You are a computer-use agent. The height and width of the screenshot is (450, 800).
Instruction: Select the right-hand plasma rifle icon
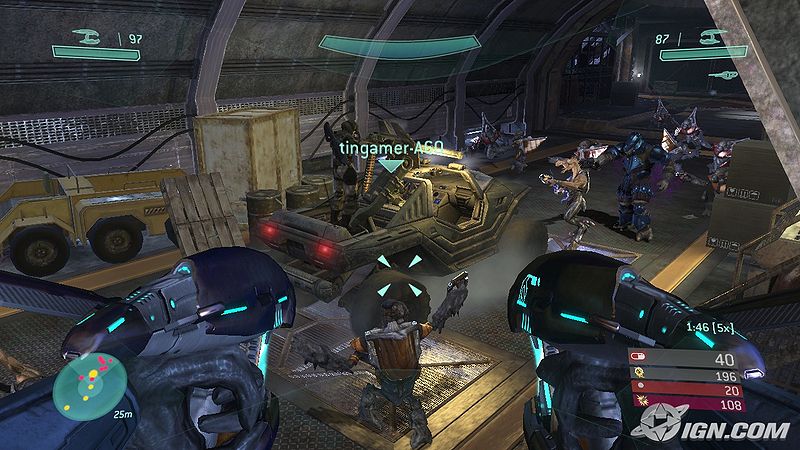tap(711, 38)
